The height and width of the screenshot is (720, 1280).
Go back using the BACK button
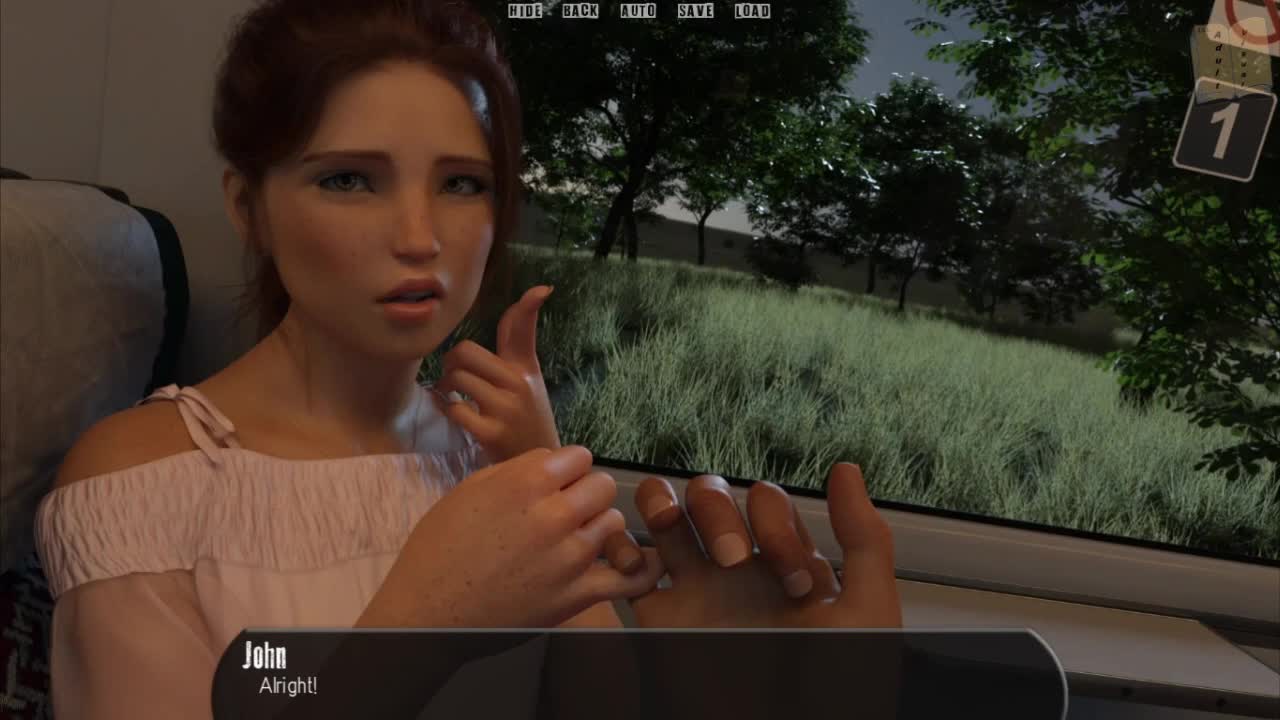(x=580, y=11)
